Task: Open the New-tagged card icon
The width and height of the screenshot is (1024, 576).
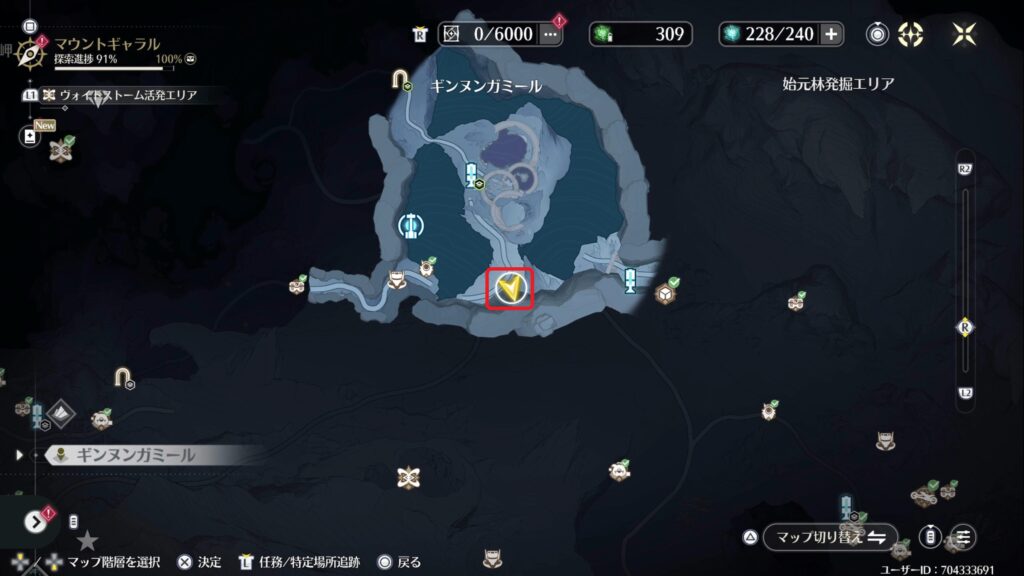Action: (x=31, y=135)
